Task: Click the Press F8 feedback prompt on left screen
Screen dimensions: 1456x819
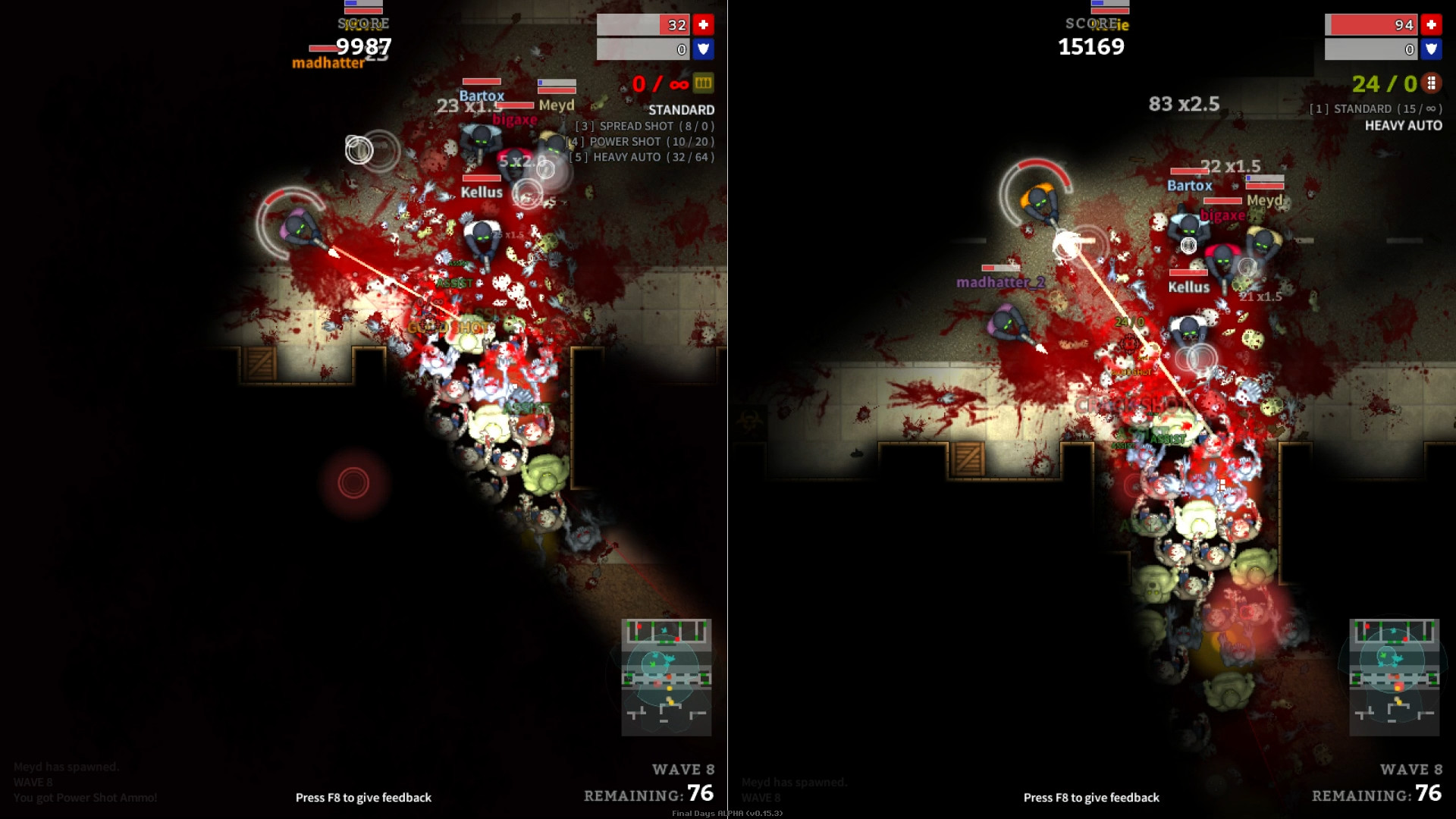Action: (363, 797)
